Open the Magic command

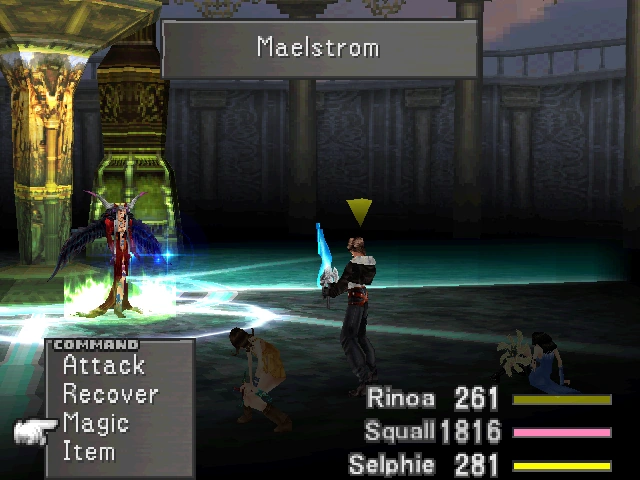pyautogui.click(x=95, y=423)
